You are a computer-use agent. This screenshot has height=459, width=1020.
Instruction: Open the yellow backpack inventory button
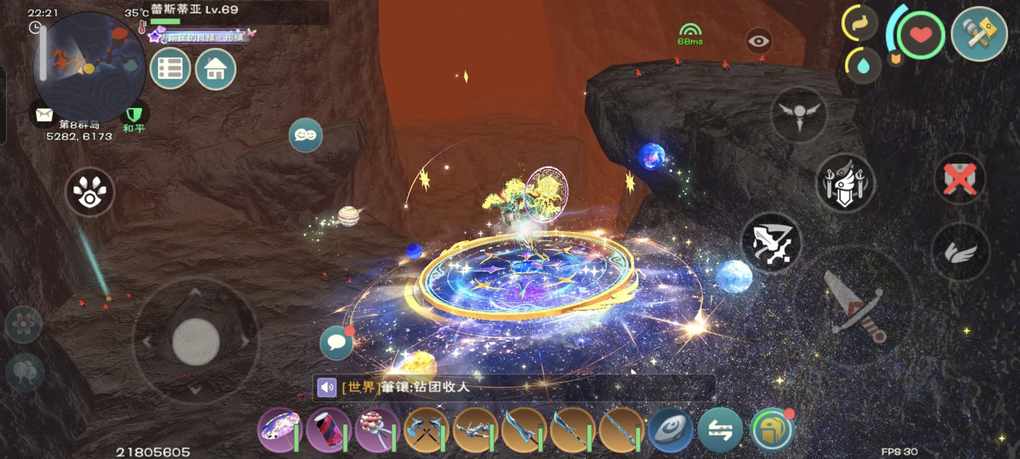[771, 430]
